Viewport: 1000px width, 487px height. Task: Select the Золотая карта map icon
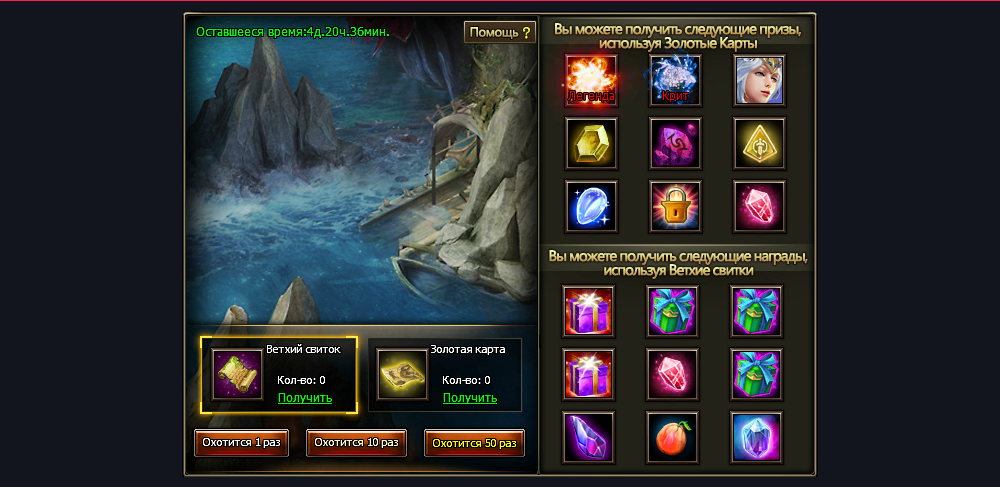point(402,374)
